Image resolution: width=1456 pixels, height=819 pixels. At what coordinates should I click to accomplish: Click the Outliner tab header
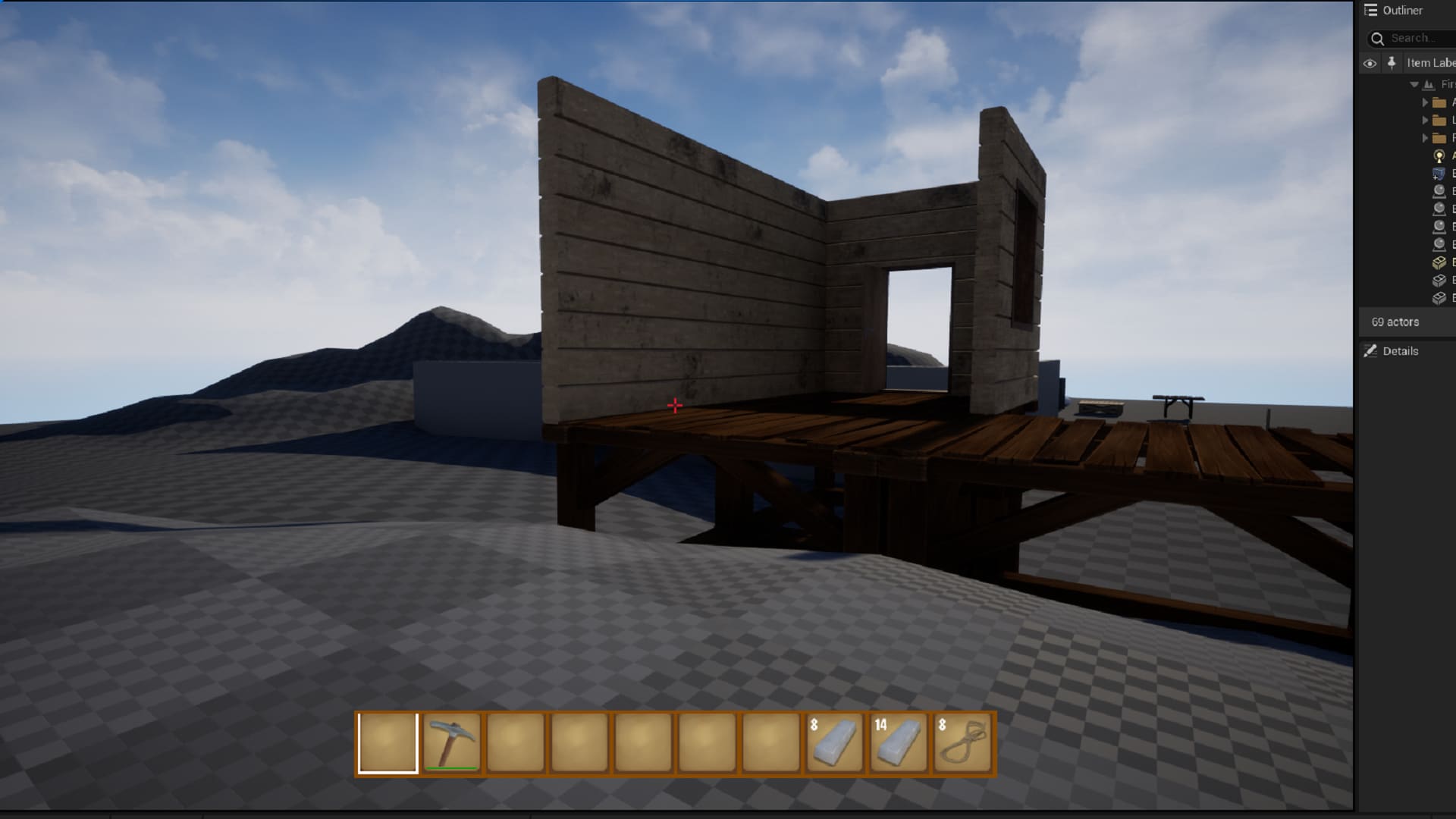point(1403,11)
